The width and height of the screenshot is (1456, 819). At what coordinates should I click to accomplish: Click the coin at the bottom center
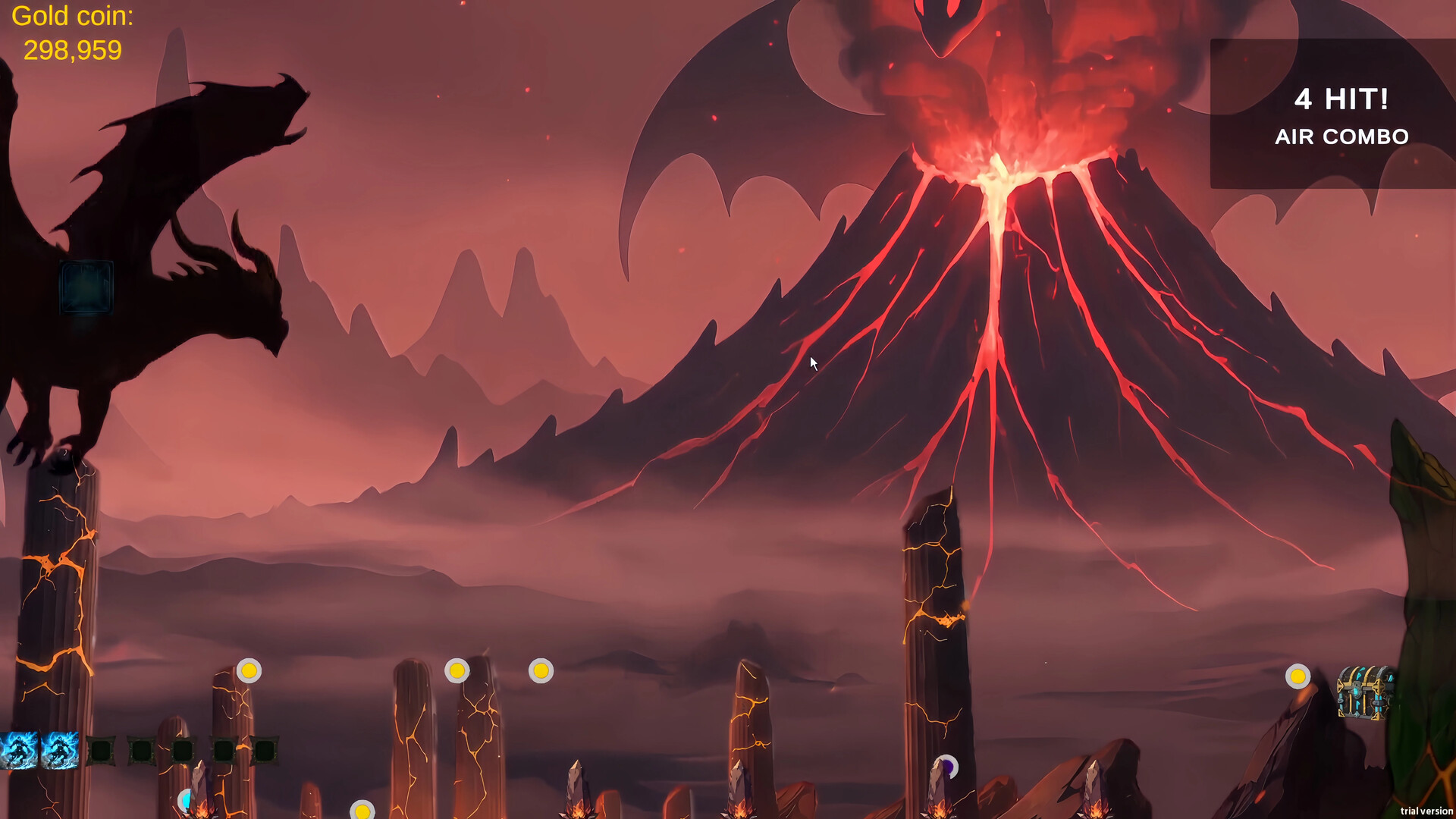pos(362,811)
